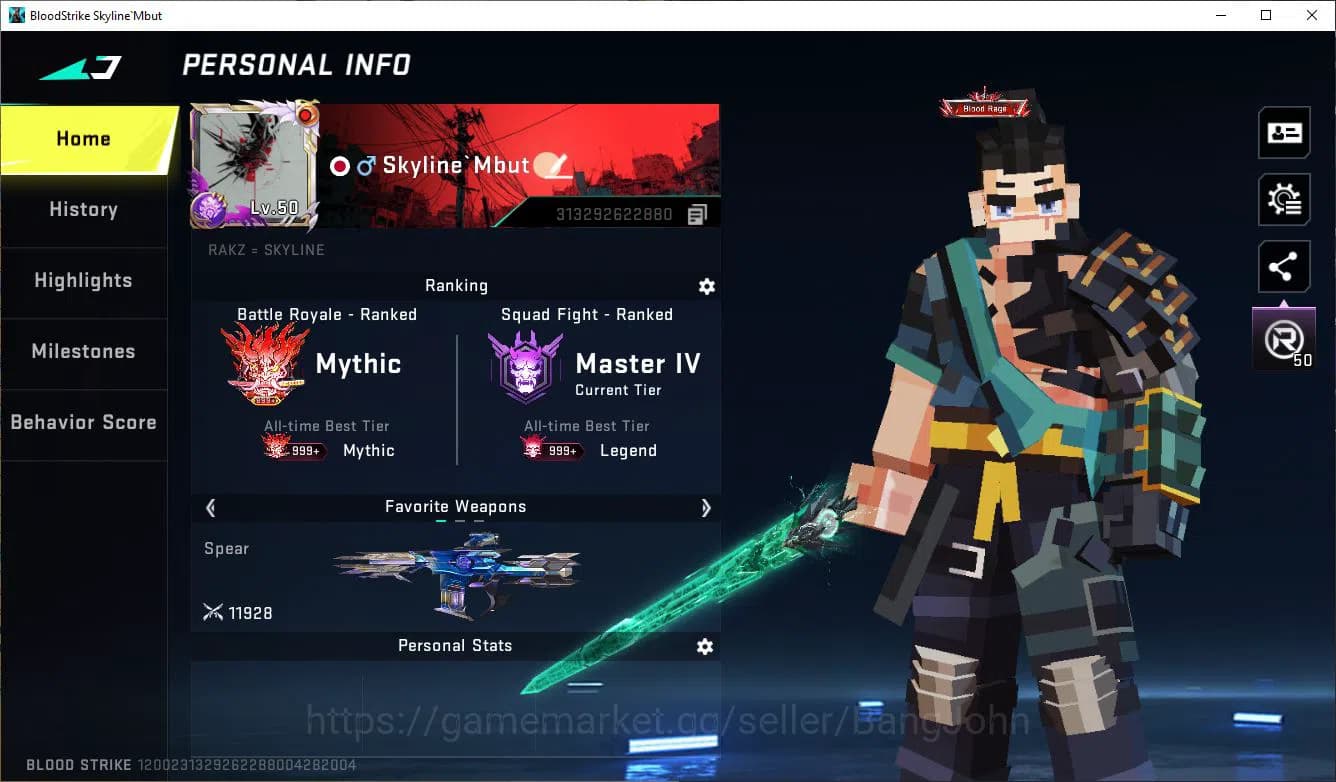Screen dimensions: 1336x782
Task: Open the share panel icon on the right
Action: click(x=1284, y=266)
